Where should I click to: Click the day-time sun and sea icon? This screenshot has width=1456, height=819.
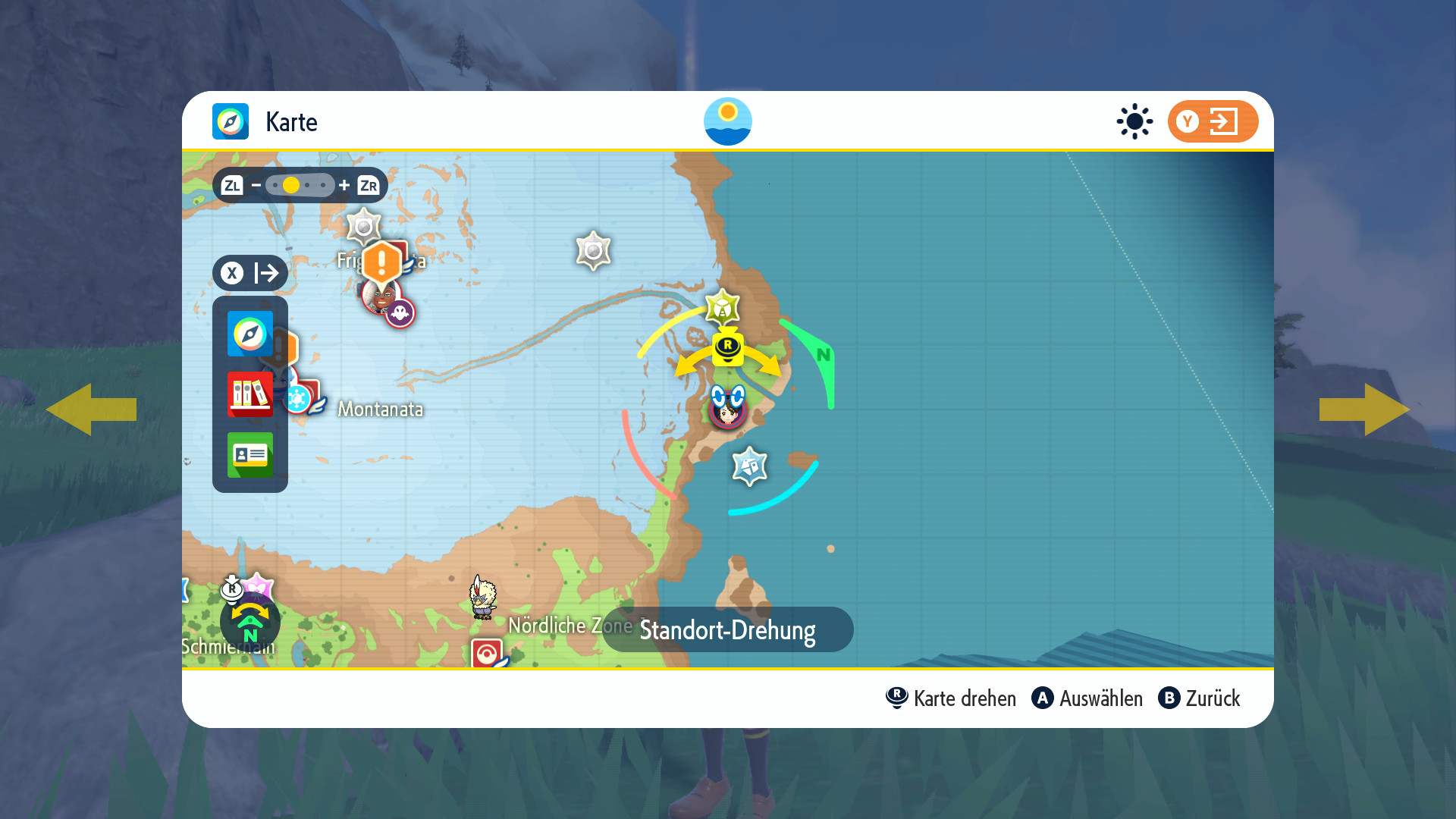[728, 121]
